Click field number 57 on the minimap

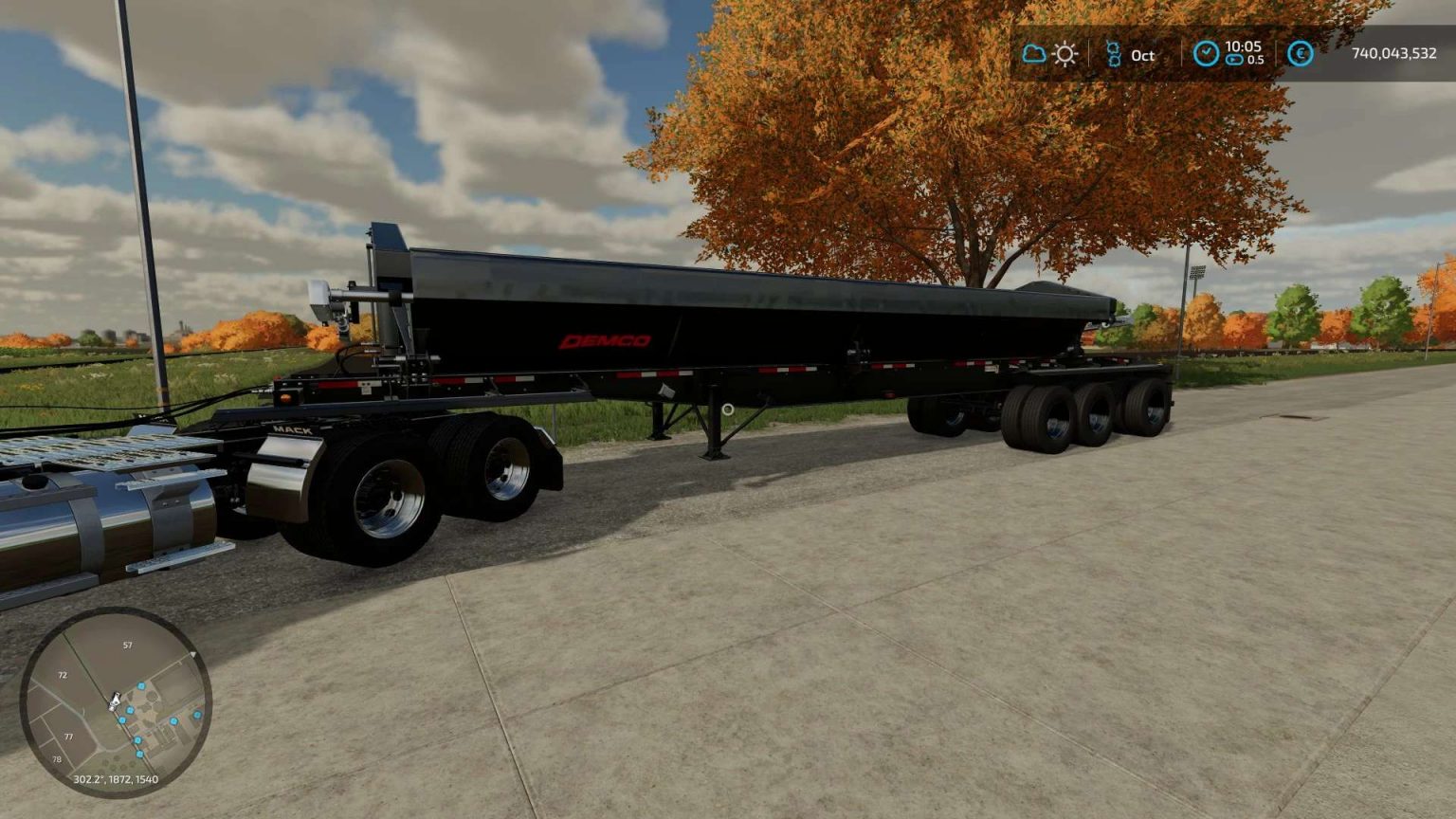tap(128, 645)
